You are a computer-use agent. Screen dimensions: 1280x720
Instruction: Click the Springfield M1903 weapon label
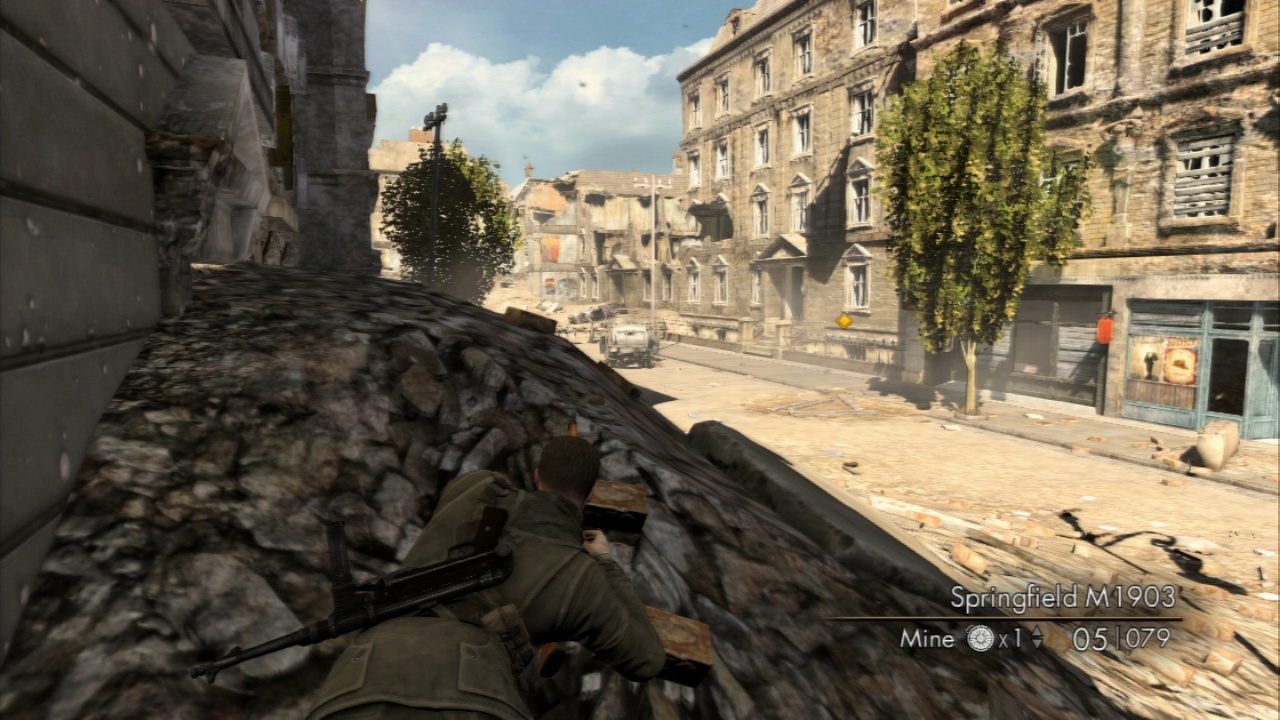(x=1062, y=598)
